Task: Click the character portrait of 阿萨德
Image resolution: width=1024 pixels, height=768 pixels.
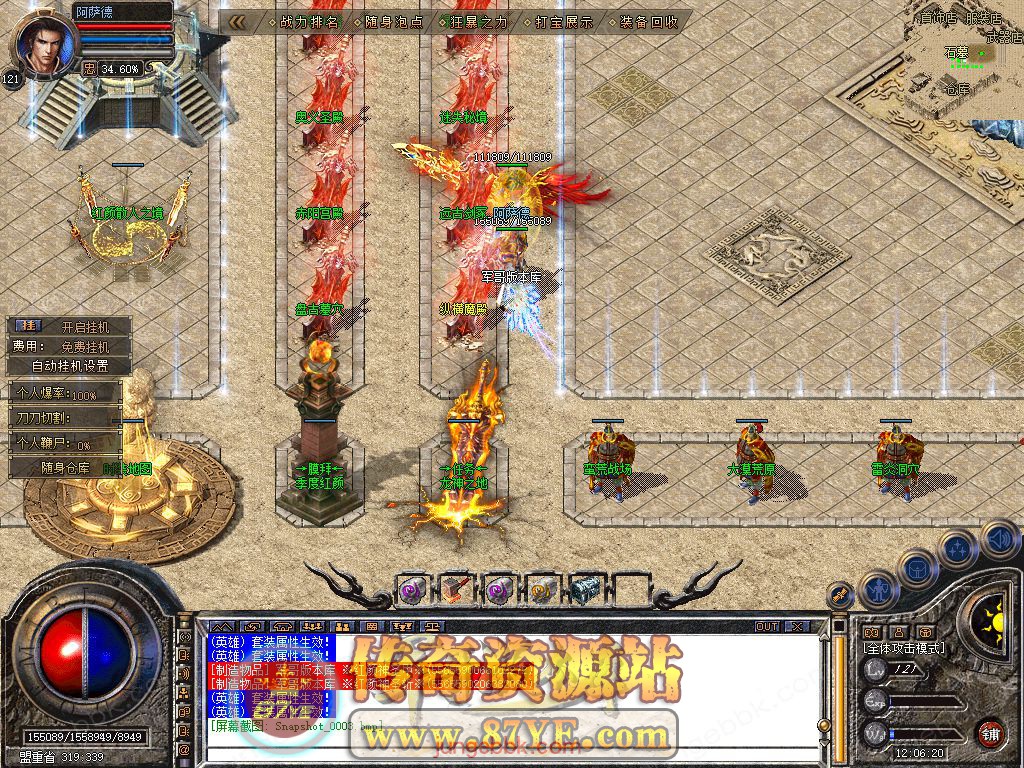Action: (44, 44)
